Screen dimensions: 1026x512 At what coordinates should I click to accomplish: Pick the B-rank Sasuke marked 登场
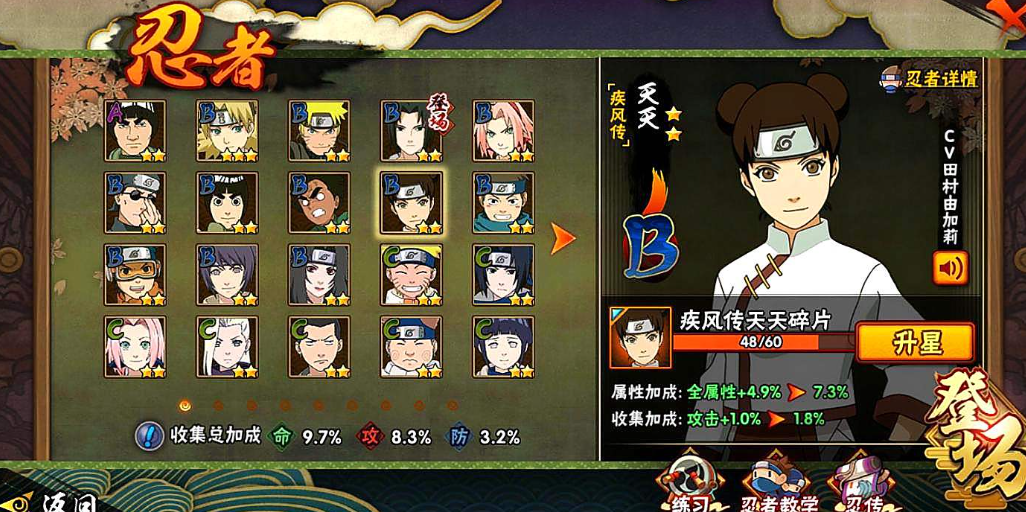point(411,131)
